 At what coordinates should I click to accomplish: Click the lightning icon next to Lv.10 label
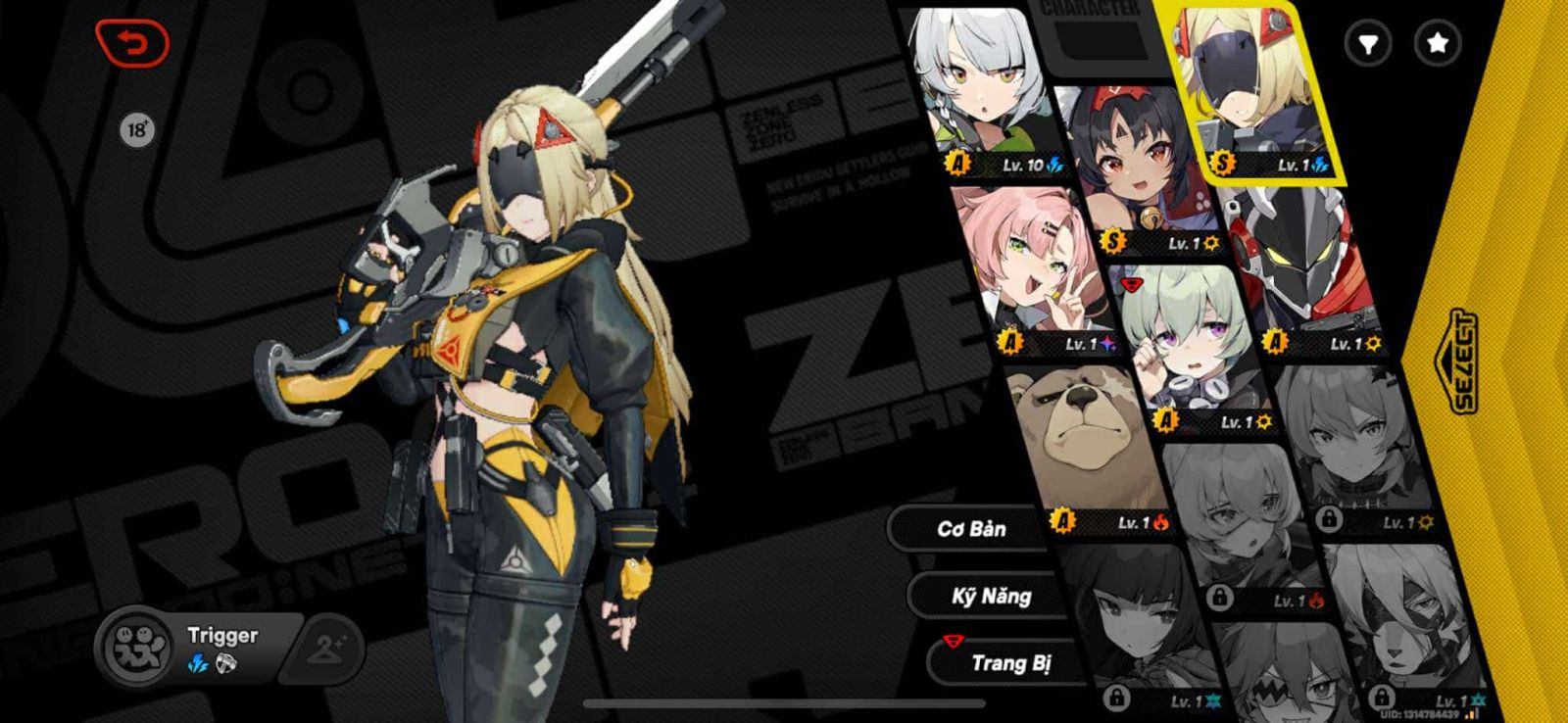click(x=1054, y=165)
